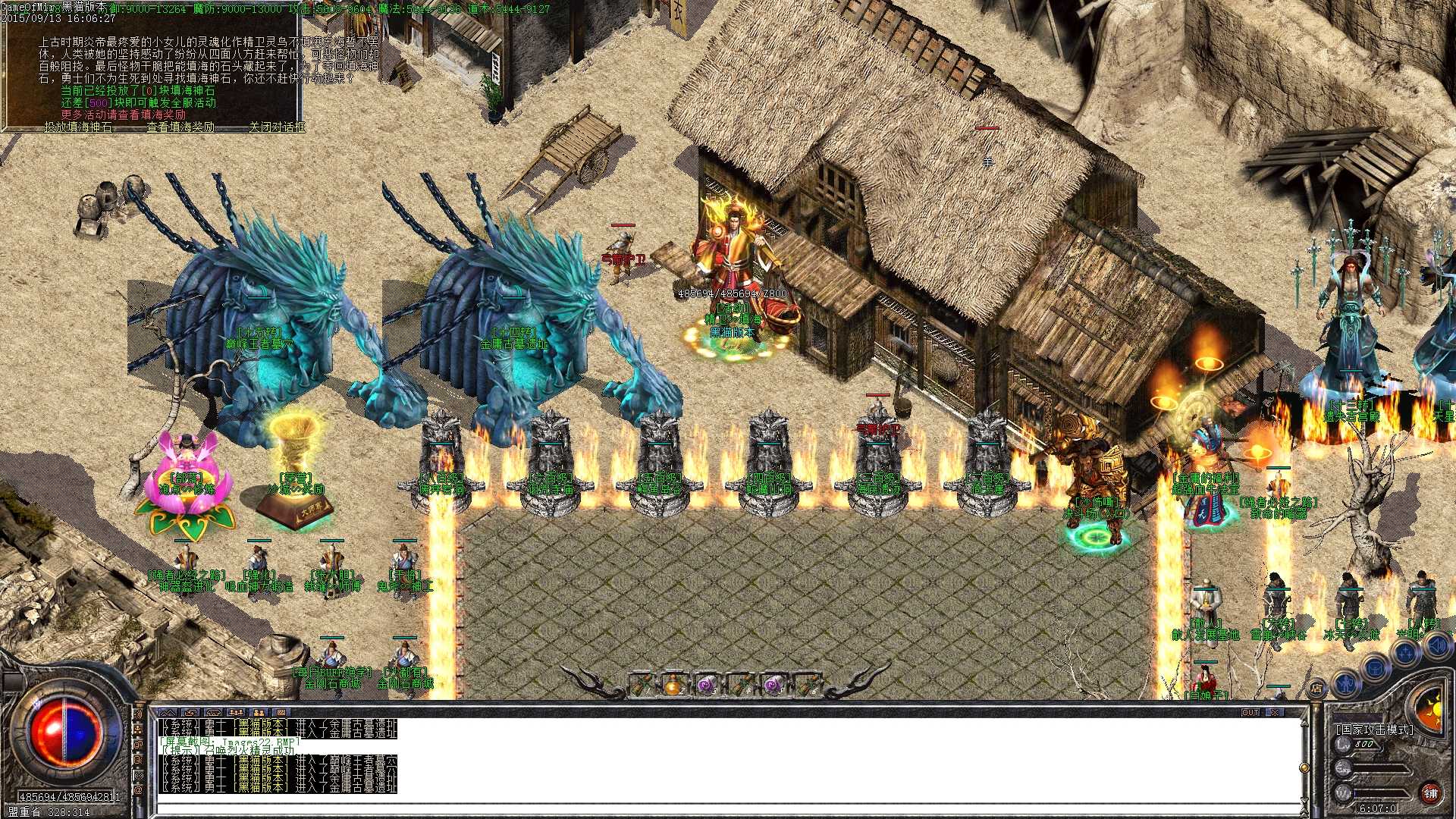Select the mountains icon above the chat log
Viewport: 1456px width, 819px height.
pyautogui.click(x=168, y=713)
